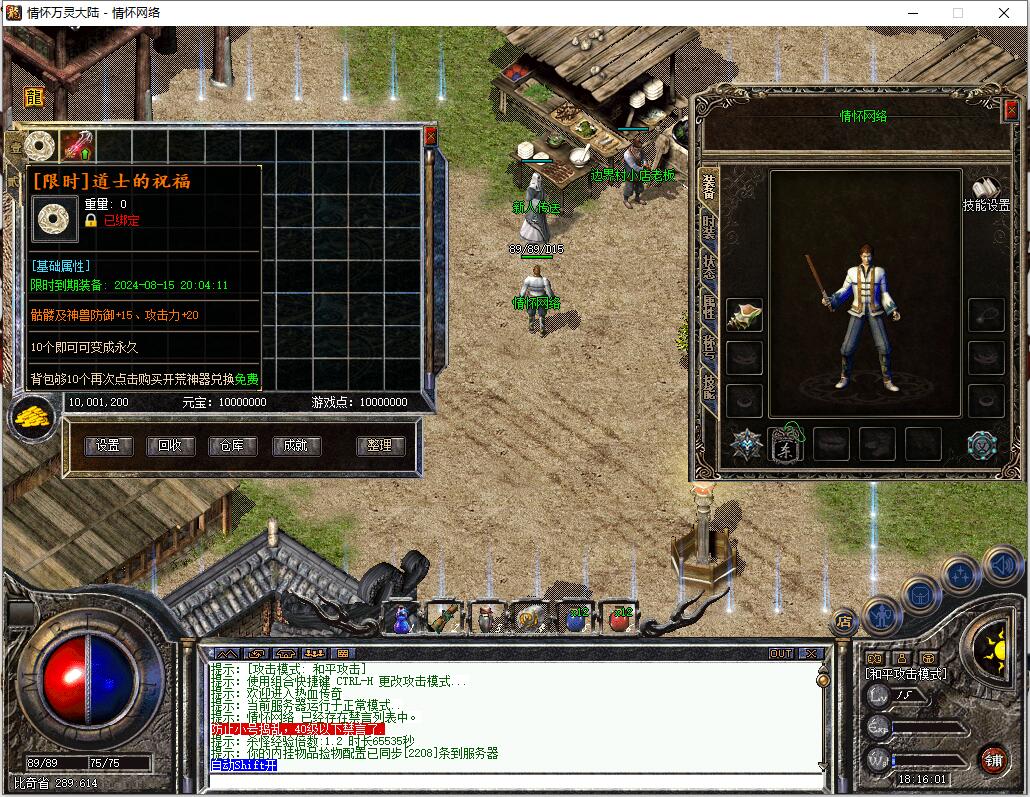The image size is (1030, 797).
Task: Toggle the sound speaker button
Action: tap(1001, 566)
